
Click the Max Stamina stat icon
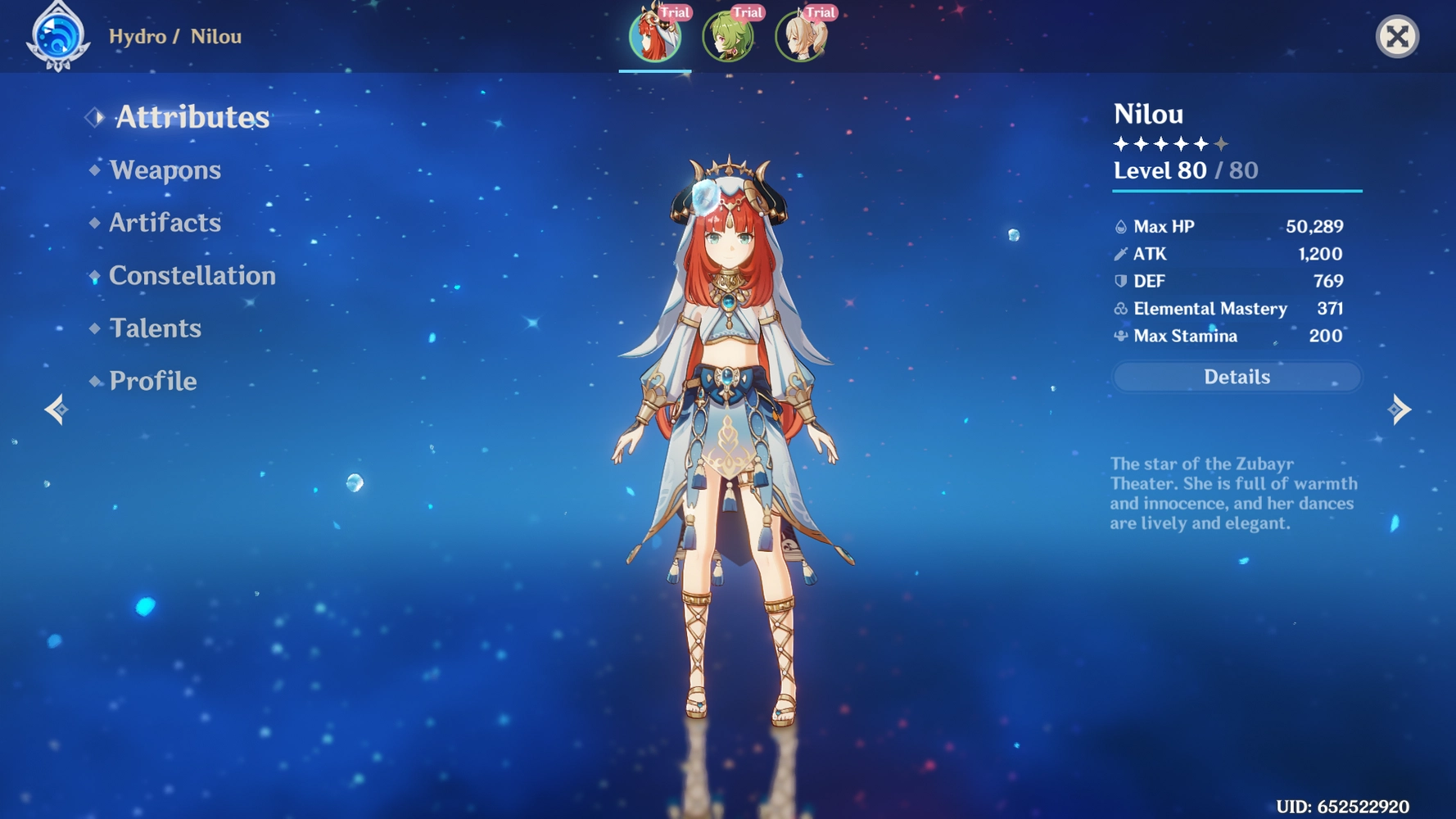coord(1119,336)
